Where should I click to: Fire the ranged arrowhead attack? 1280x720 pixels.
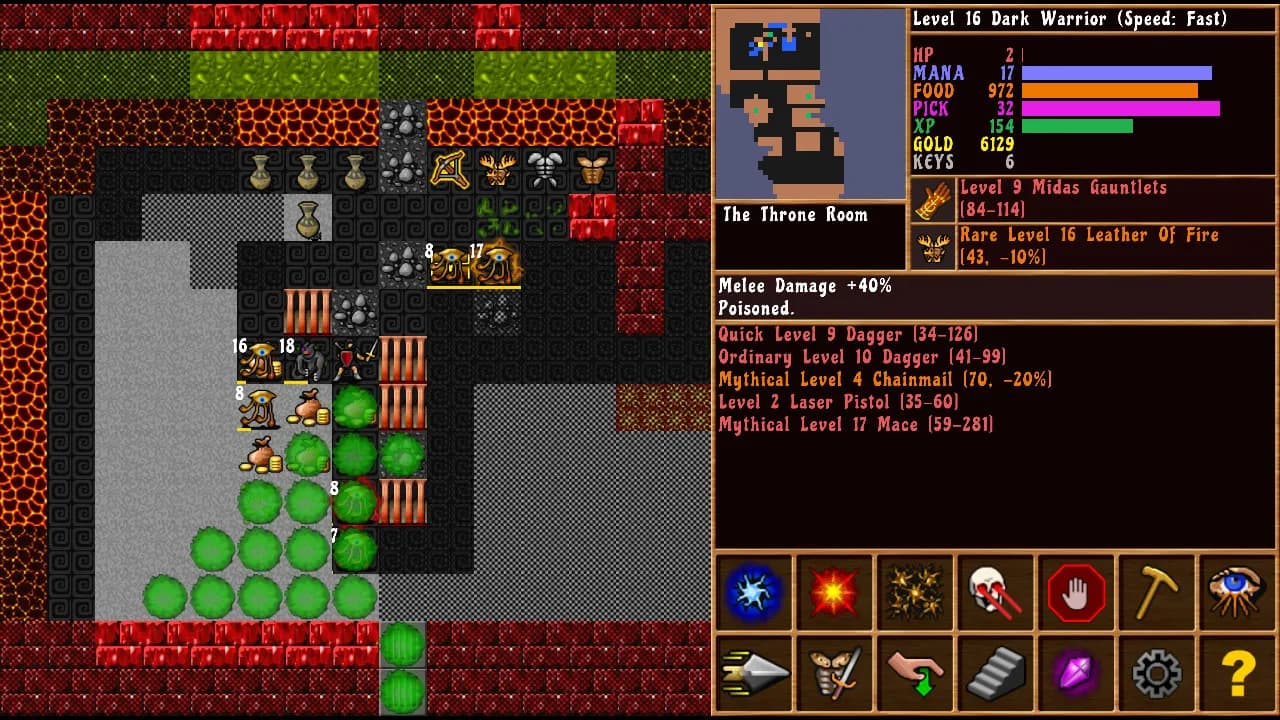754,674
